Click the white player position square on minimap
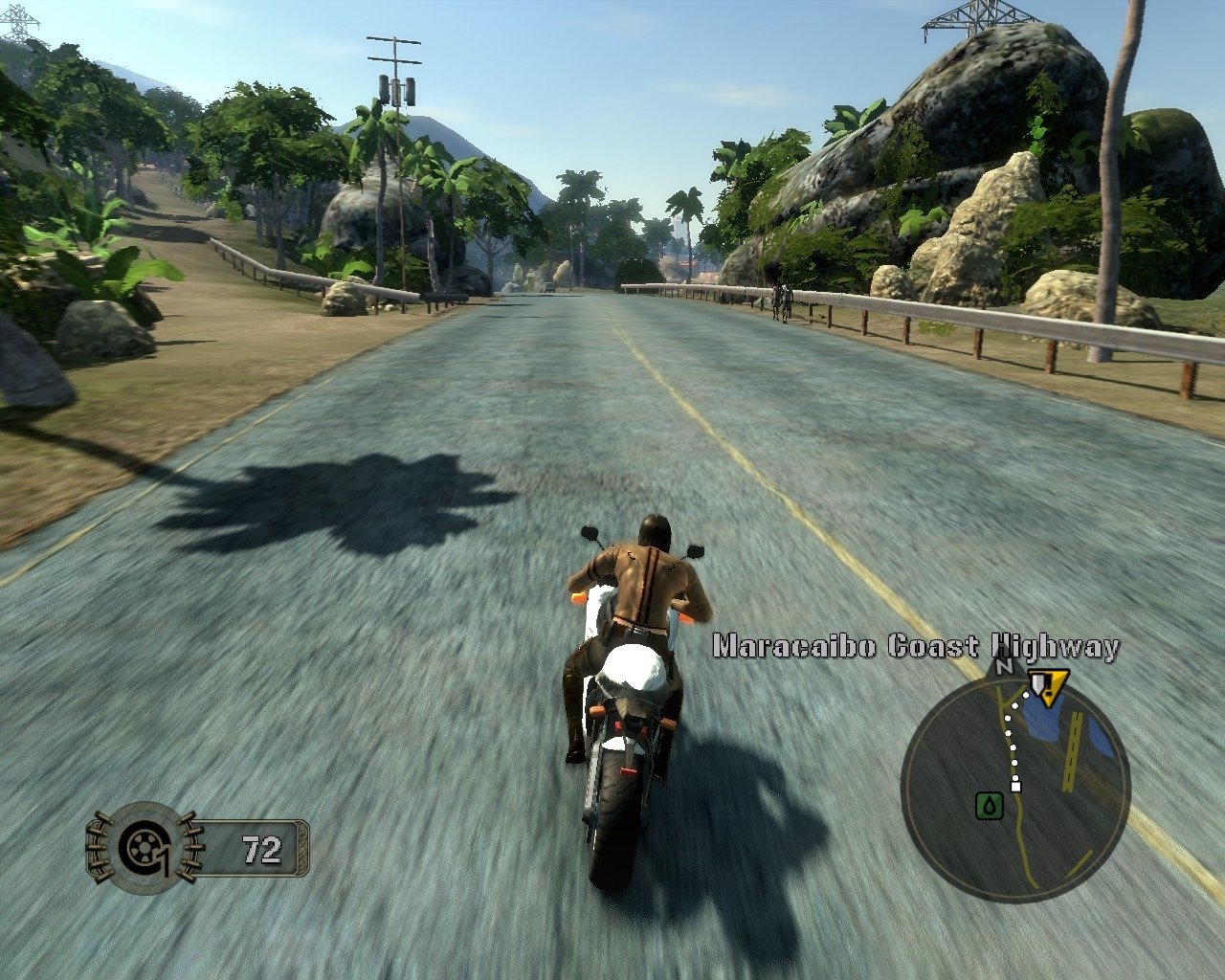Viewport: 1225px width, 980px height. pyautogui.click(x=1016, y=787)
